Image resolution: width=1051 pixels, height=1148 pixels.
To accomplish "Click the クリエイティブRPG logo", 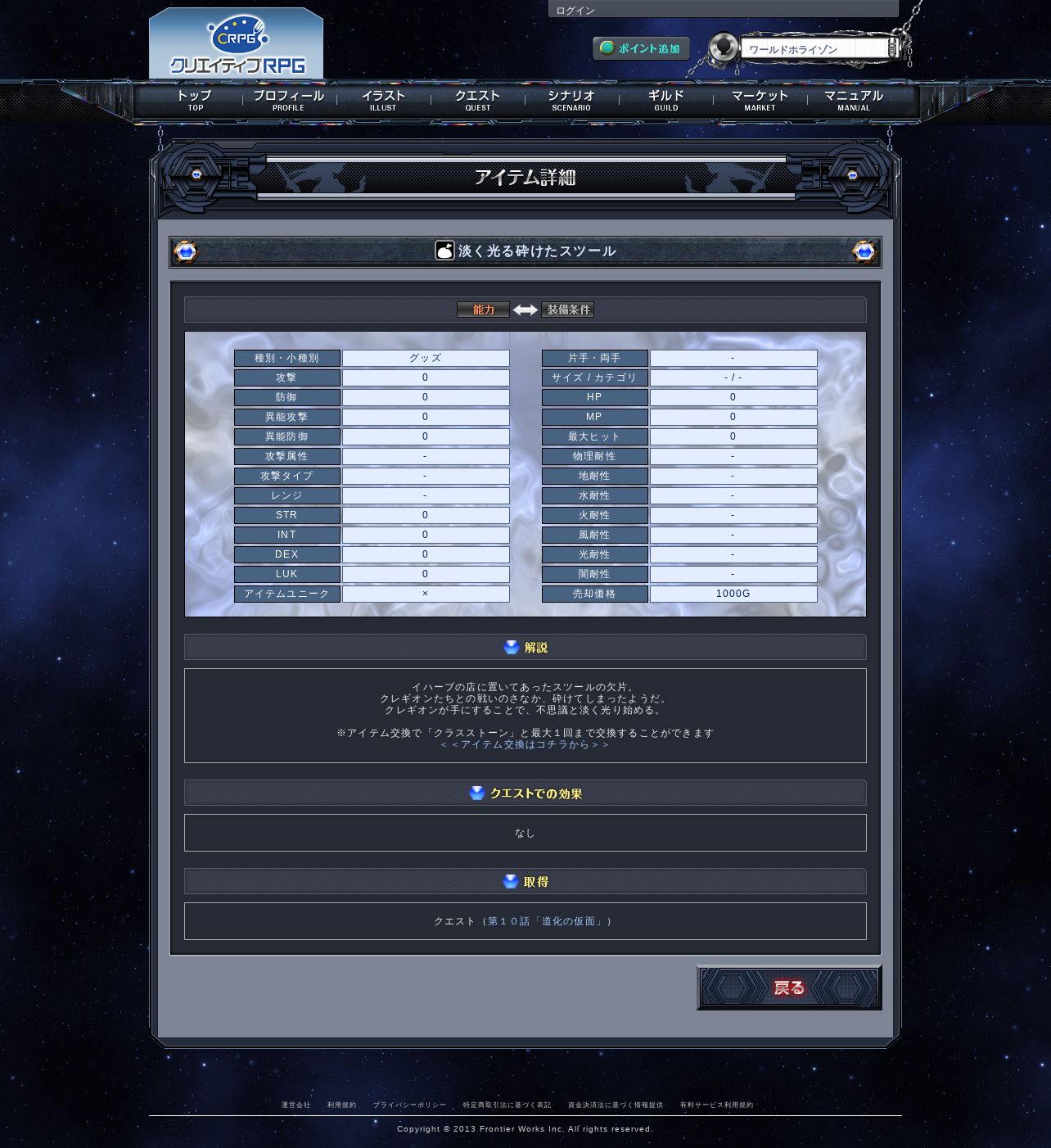I will coord(237,45).
